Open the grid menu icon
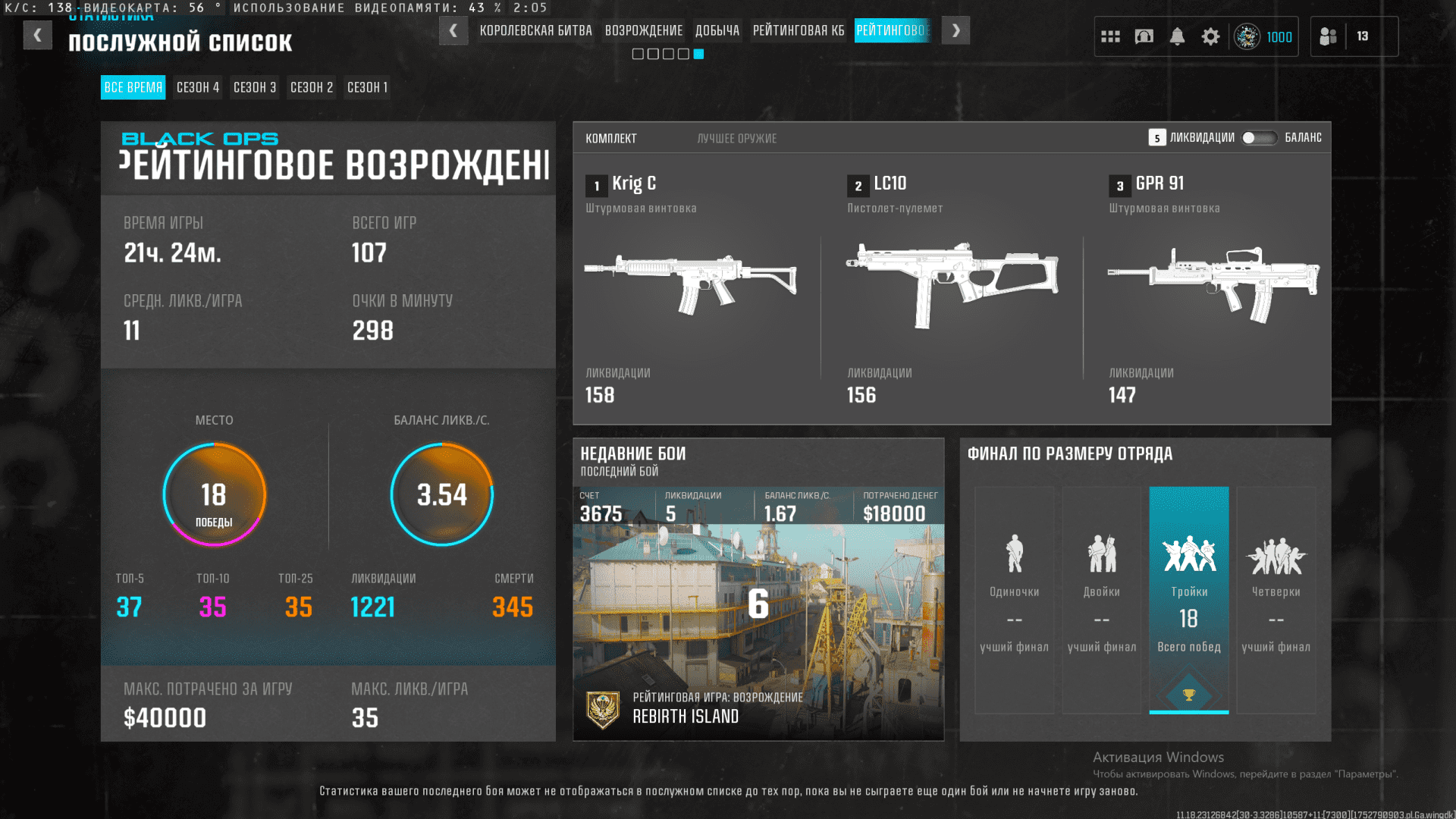The image size is (1456, 819). coord(1110,36)
